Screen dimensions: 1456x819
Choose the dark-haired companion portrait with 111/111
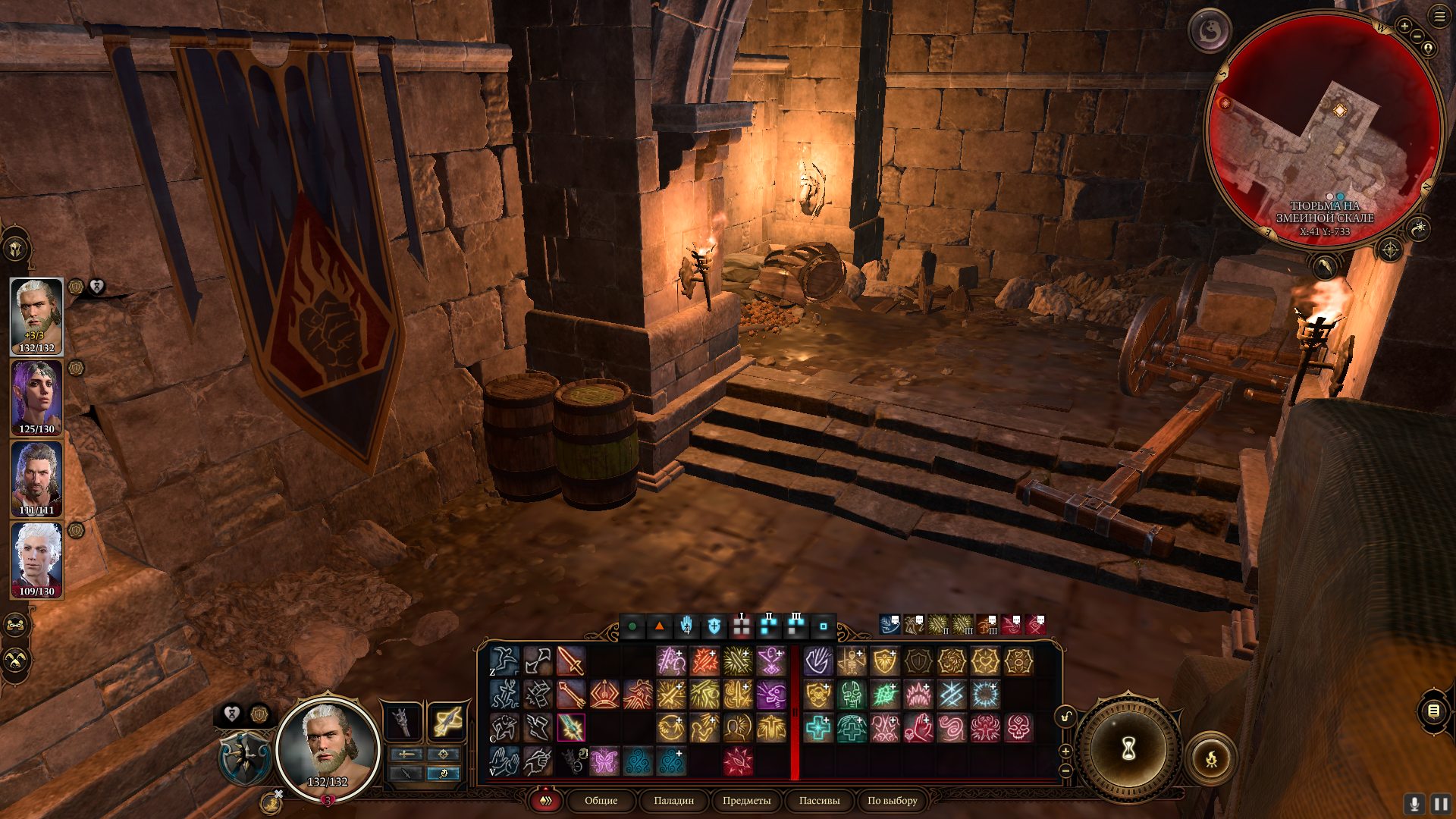[x=36, y=479]
